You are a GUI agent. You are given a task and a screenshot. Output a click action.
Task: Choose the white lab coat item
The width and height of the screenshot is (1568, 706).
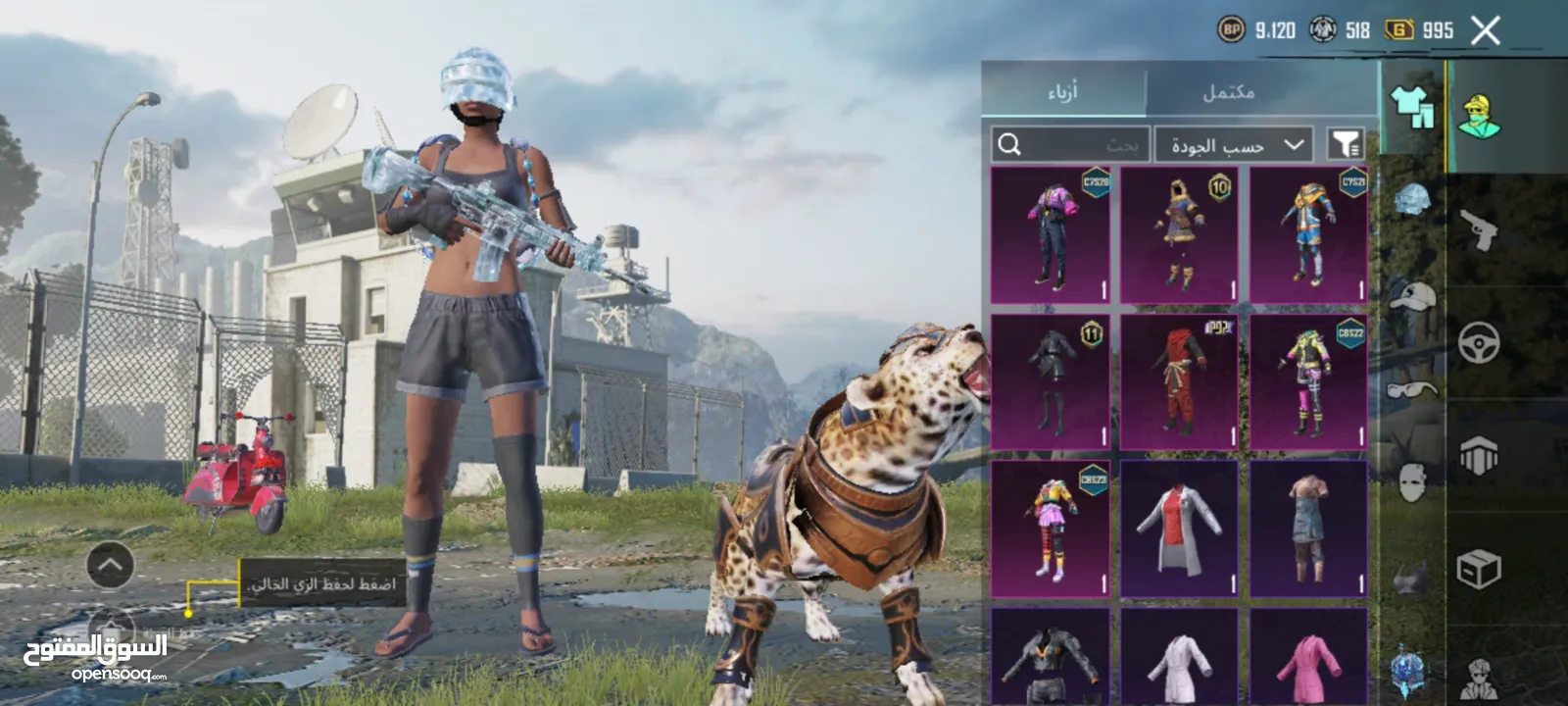pyautogui.click(x=1180, y=529)
